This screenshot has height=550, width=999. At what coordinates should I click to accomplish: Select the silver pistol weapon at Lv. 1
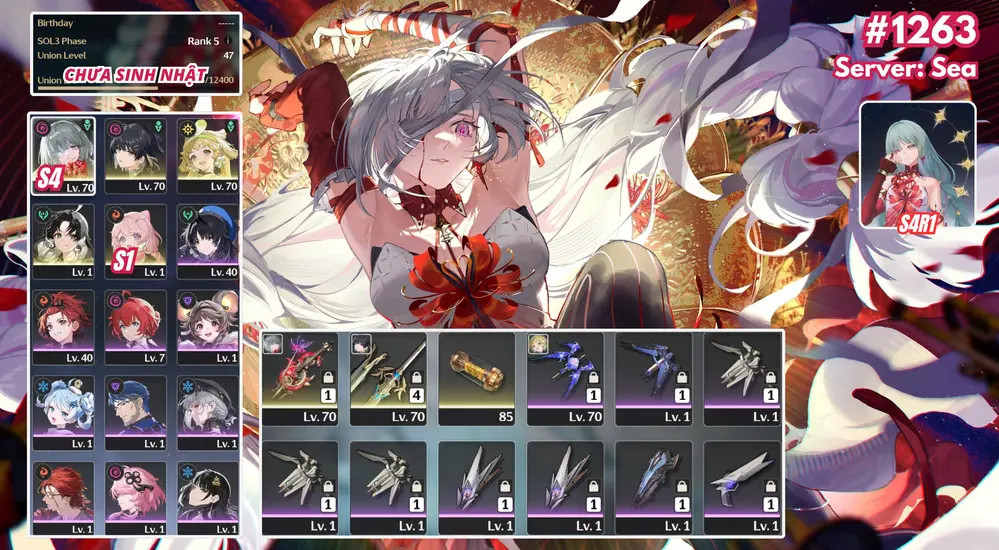point(742,487)
